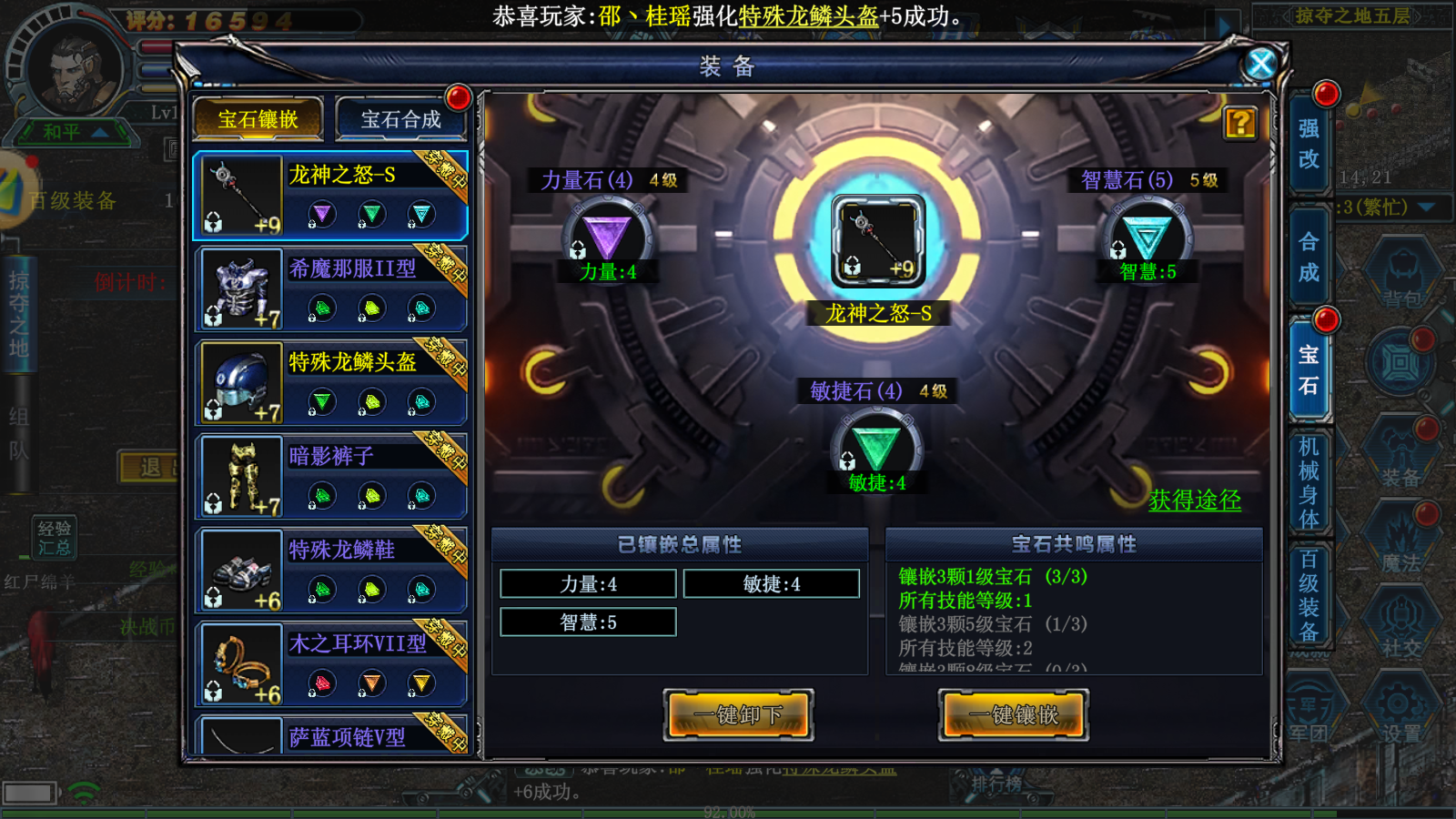Screen dimensions: 1456x819
Task: Toggle the lock on 龙神之怒-S weapon slot
Action: tap(852, 267)
